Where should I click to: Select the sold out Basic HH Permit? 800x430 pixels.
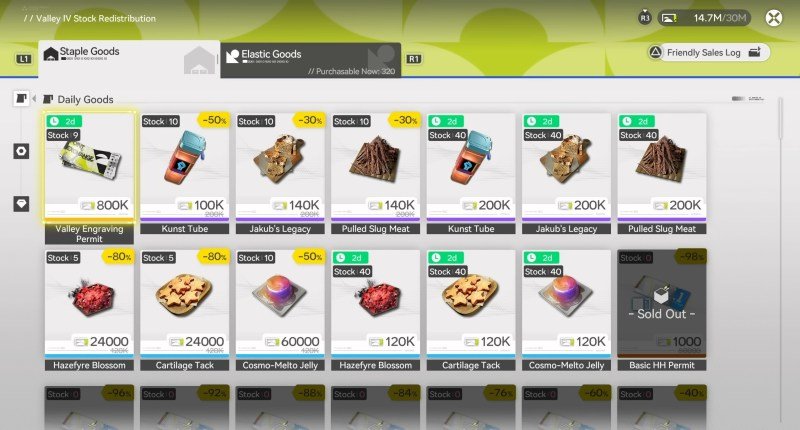tap(661, 303)
